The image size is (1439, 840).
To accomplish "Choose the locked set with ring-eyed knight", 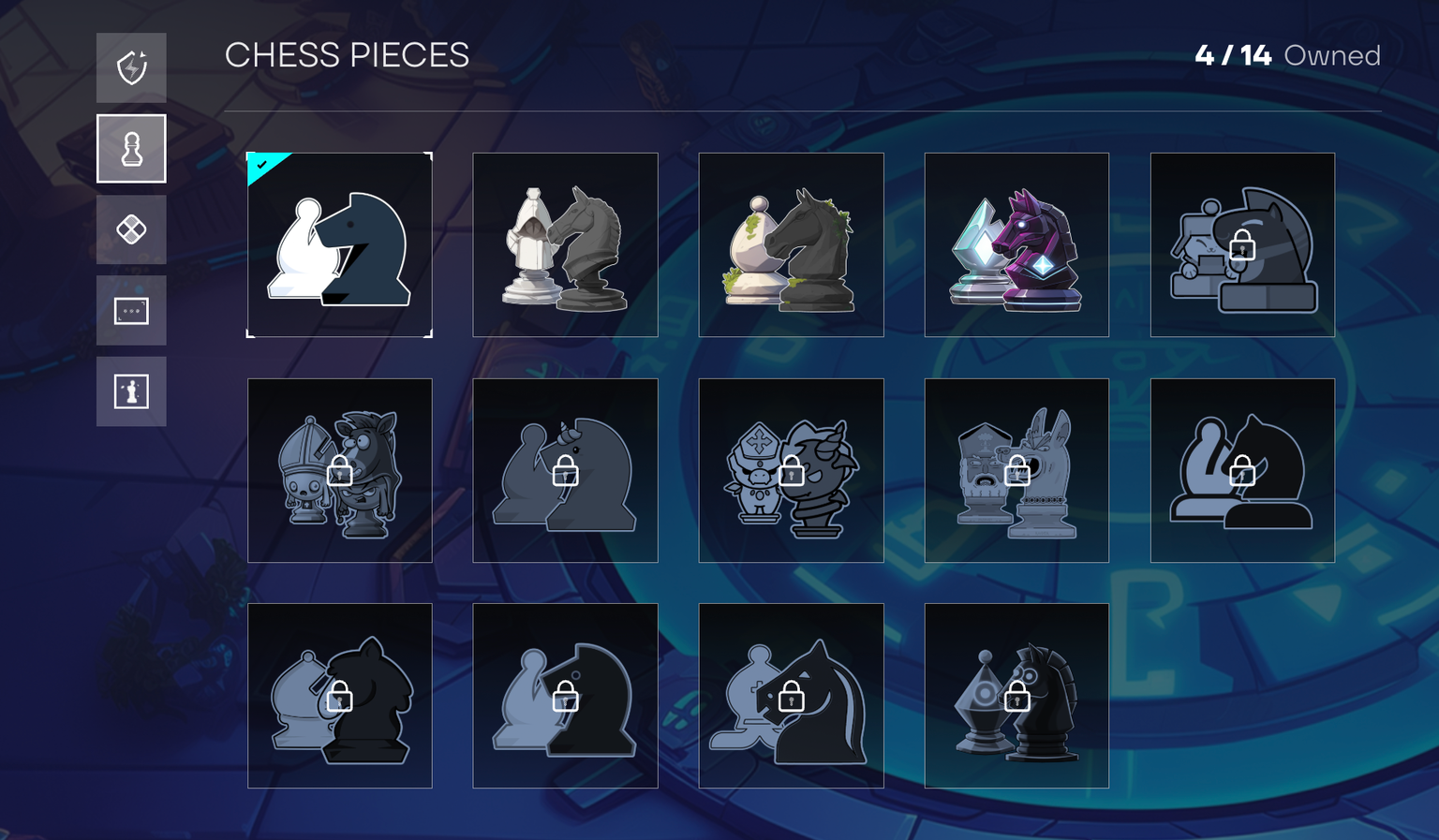I will pyautogui.click(x=1016, y=696).
